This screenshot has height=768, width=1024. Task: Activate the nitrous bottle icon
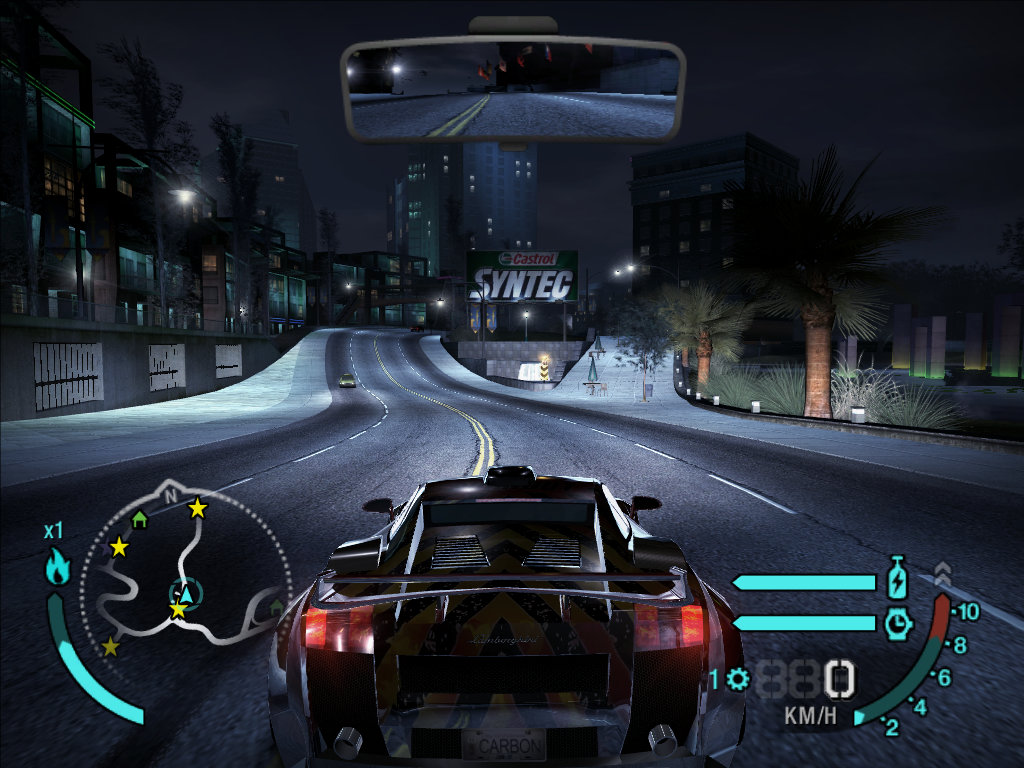click(x=897, y=578)
